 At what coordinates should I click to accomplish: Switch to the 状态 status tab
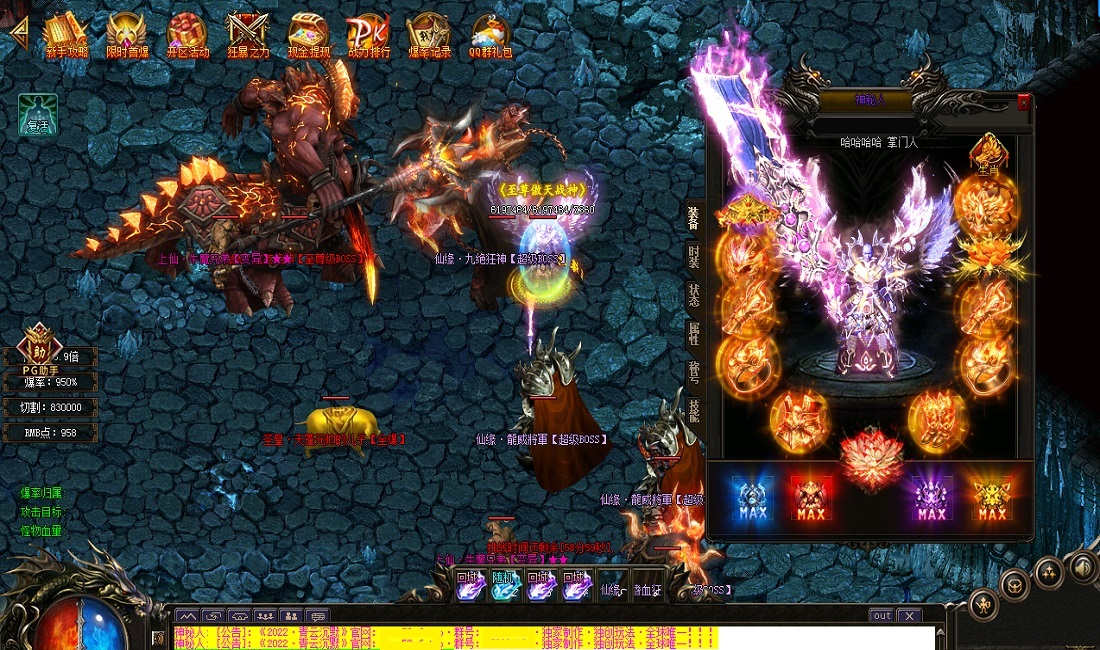tap(693, 295)
